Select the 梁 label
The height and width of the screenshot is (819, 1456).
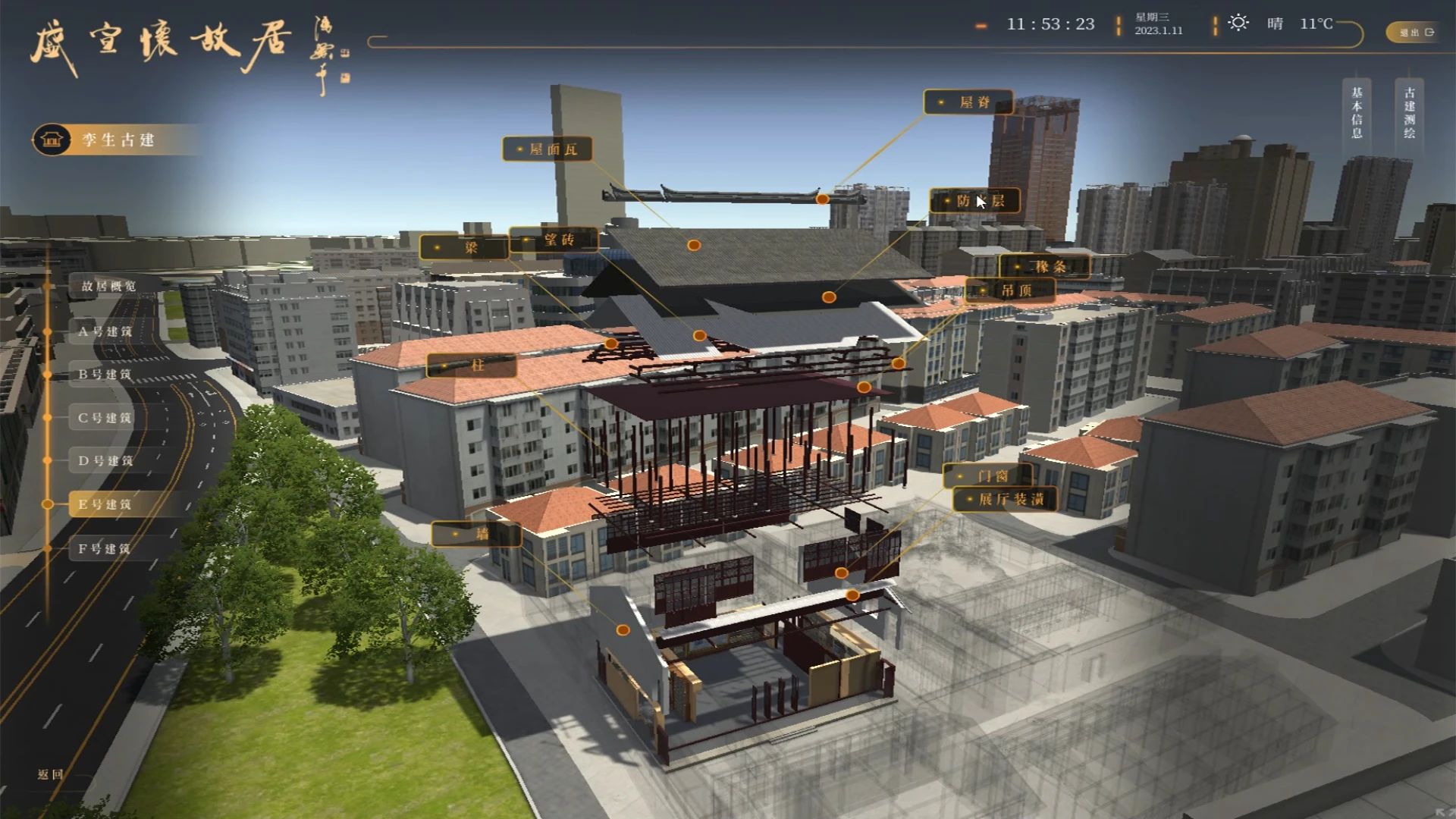pyautogui.click(x=464, y=247)
